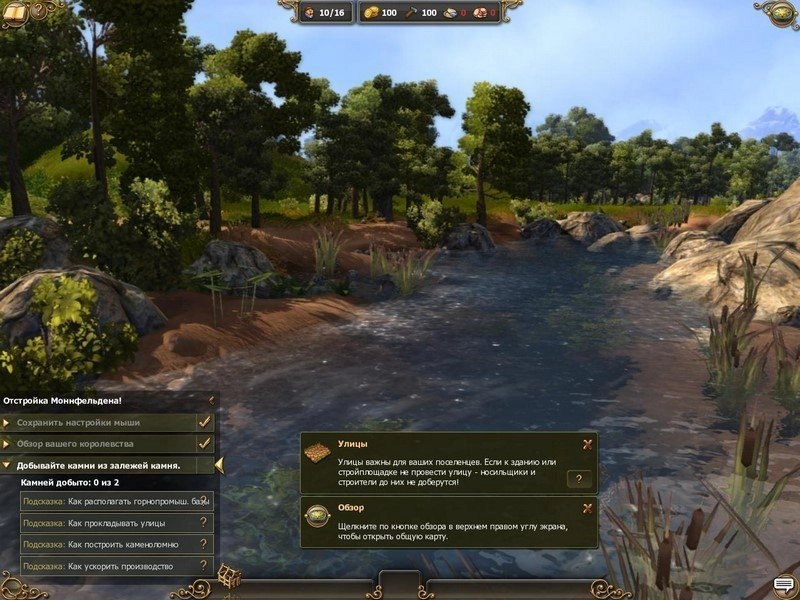The width and height of the screenshot is (800, 600).
Task: Open hint 'Как располагать горнопромыш. базы'
Action: click(x=116, y=500)
